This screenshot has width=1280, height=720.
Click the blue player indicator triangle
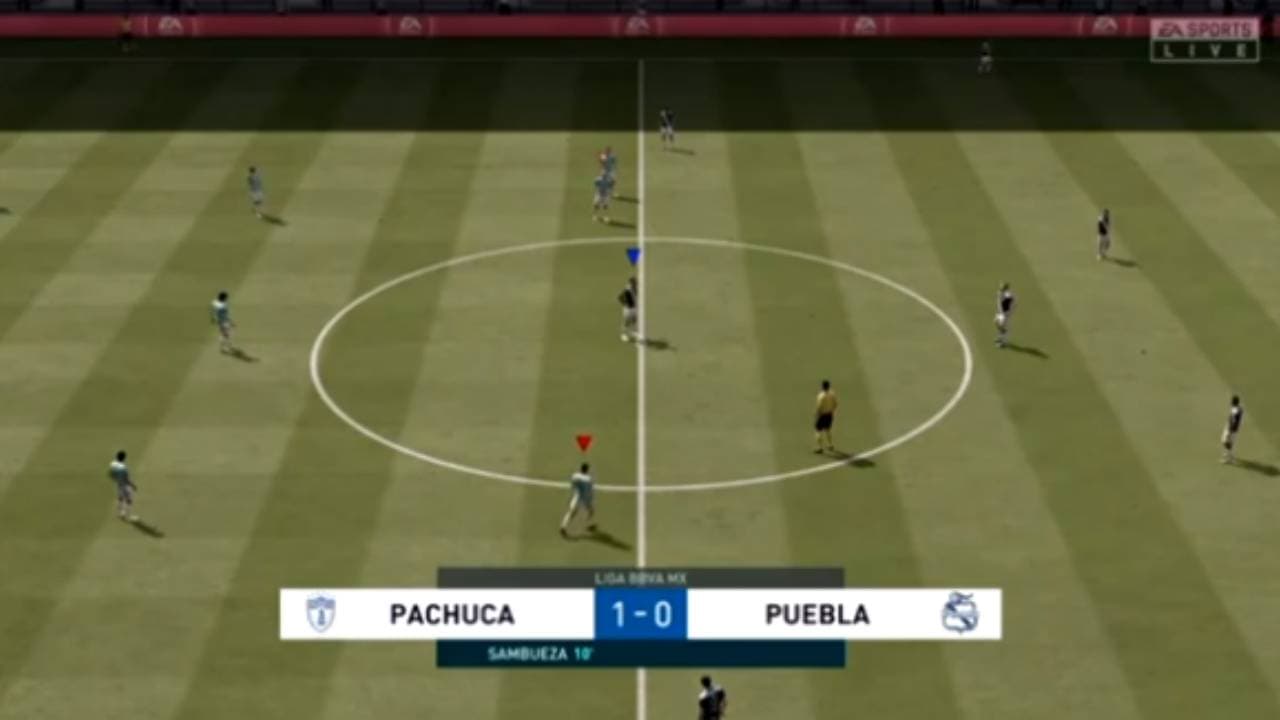[x=631, y=257]
